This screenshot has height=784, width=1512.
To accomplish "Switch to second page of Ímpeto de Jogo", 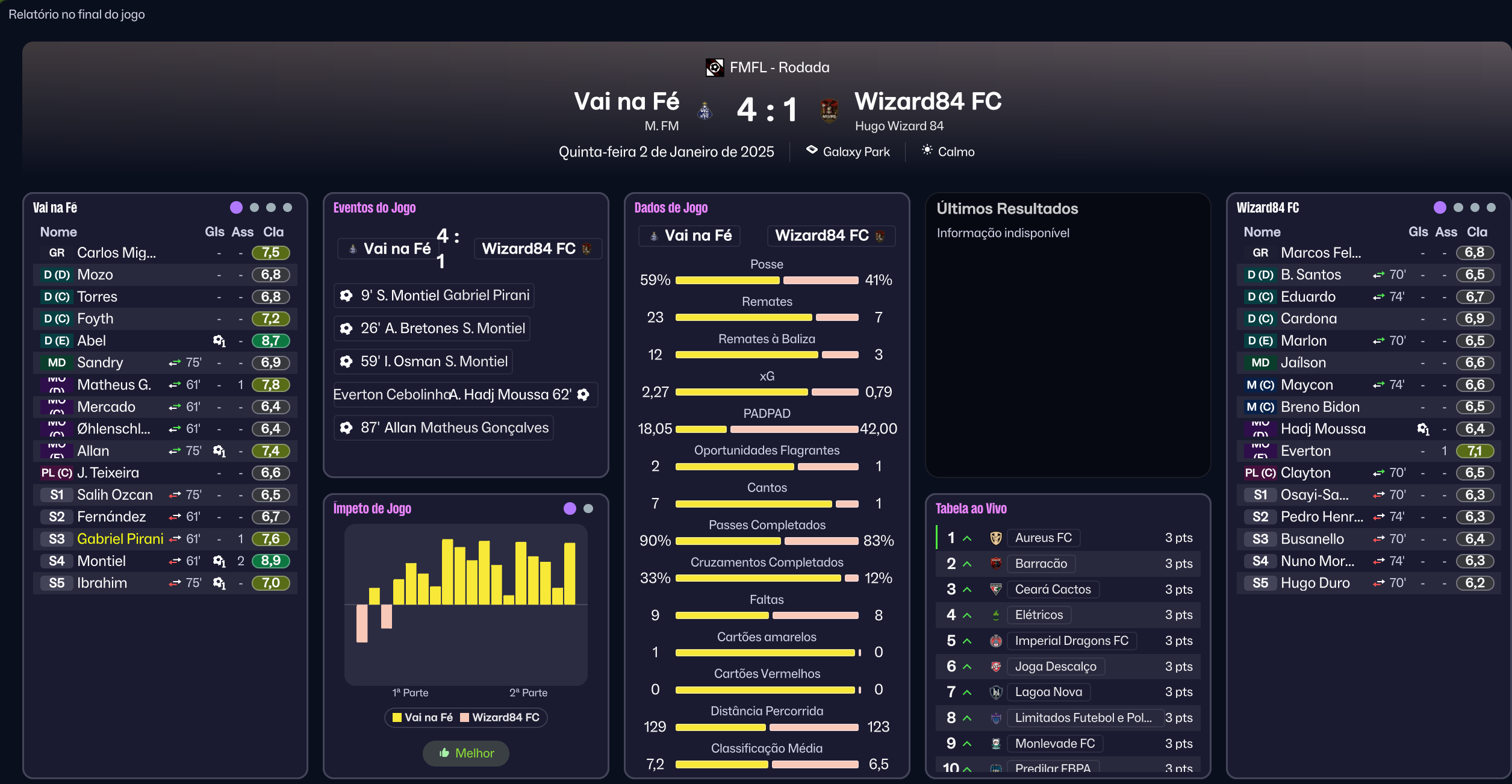I will tap(588, 509).
